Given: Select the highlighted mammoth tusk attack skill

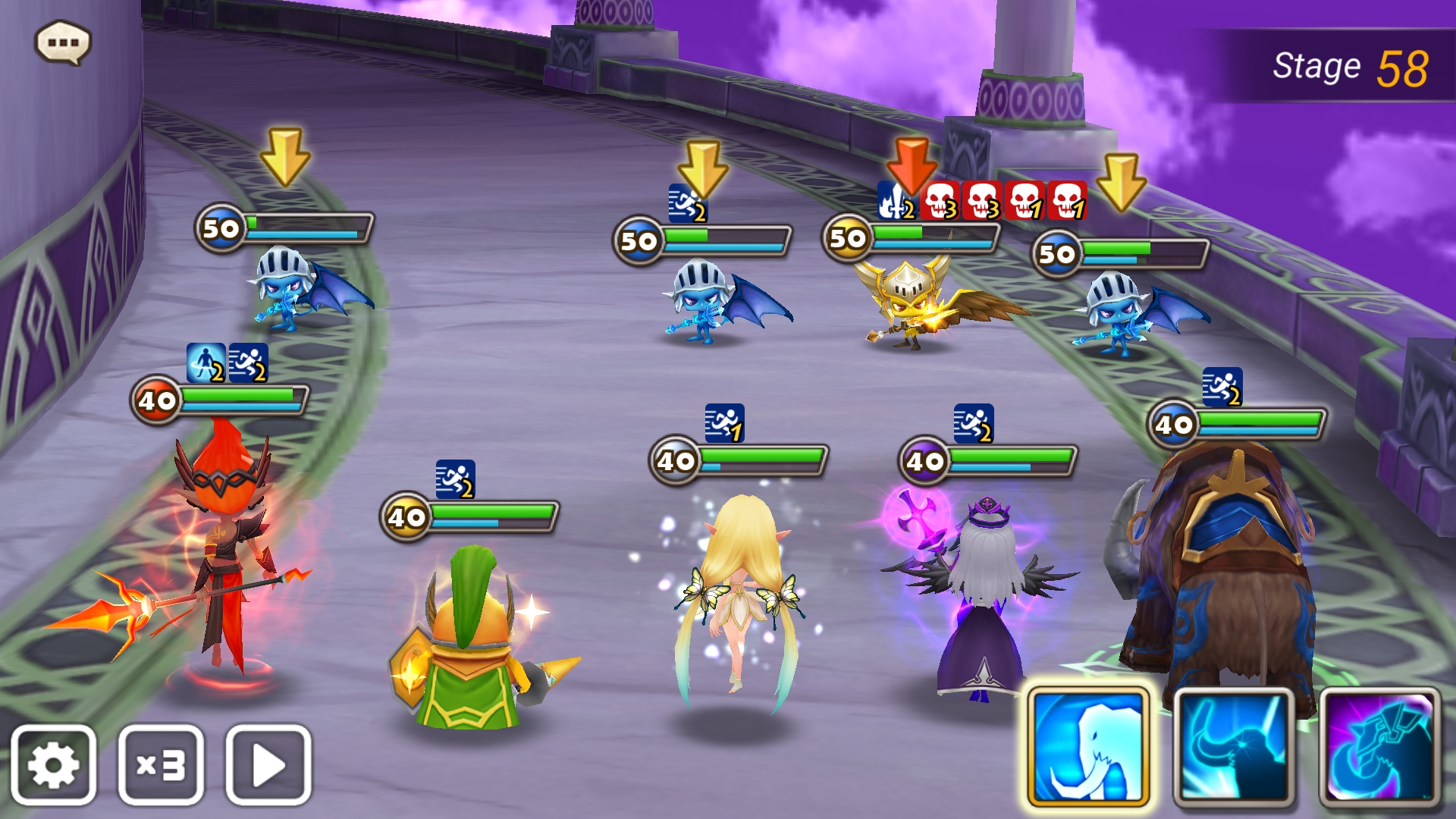Looking at the screenshot, I should 1088,747.
